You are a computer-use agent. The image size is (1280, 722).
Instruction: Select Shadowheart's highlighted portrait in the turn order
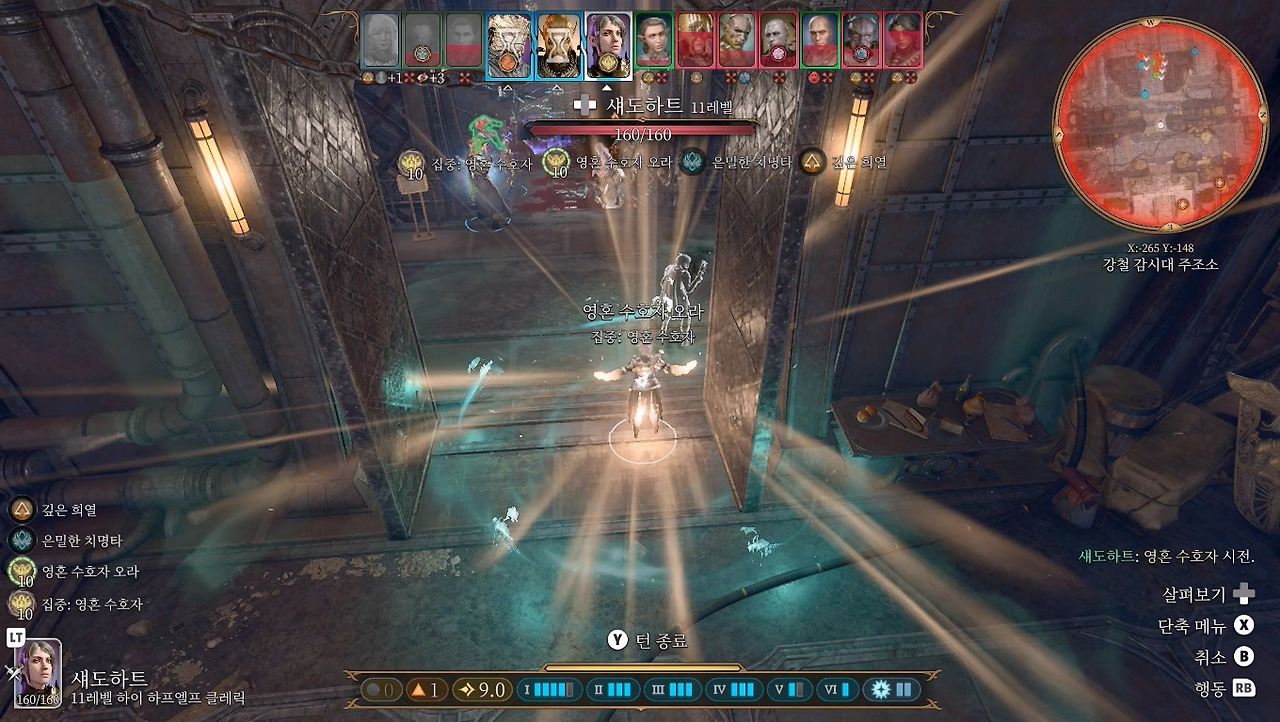pyautogui.click(x=608, y=45)
